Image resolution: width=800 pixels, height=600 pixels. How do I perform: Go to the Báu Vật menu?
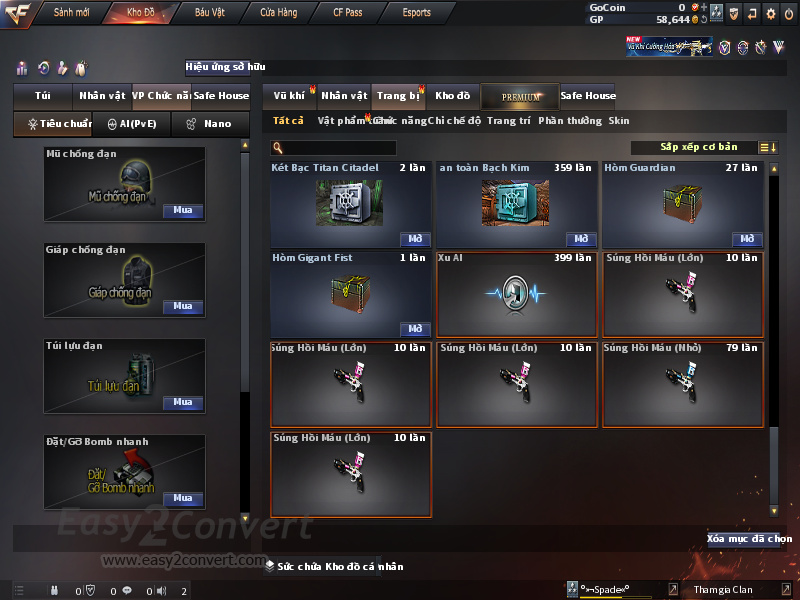point(209,13)
